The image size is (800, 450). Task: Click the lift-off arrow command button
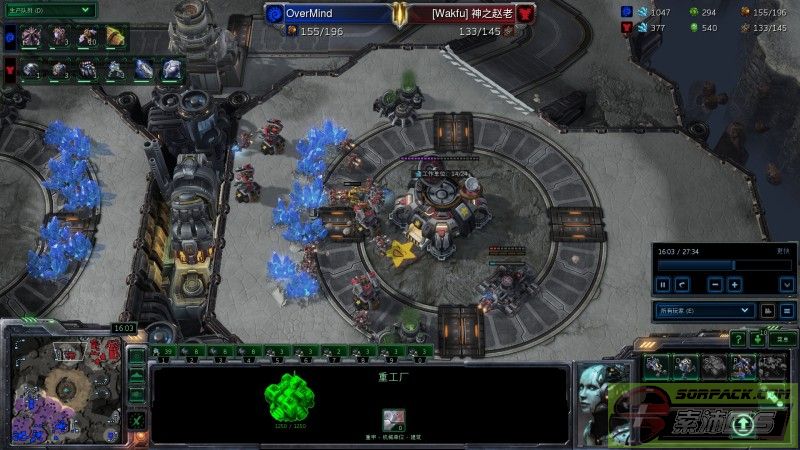[741, 424]
